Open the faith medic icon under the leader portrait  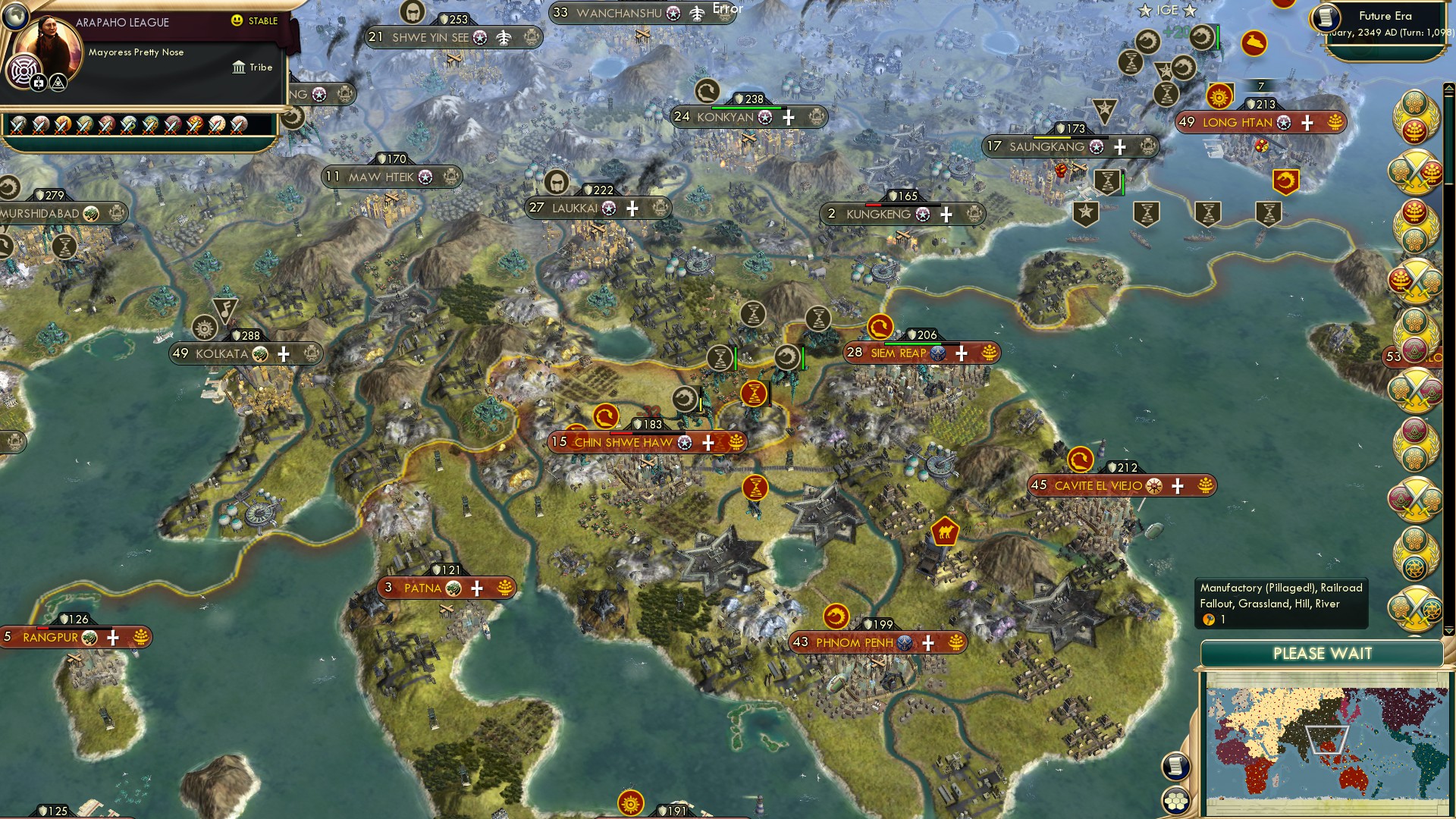(x=38, y=83)
